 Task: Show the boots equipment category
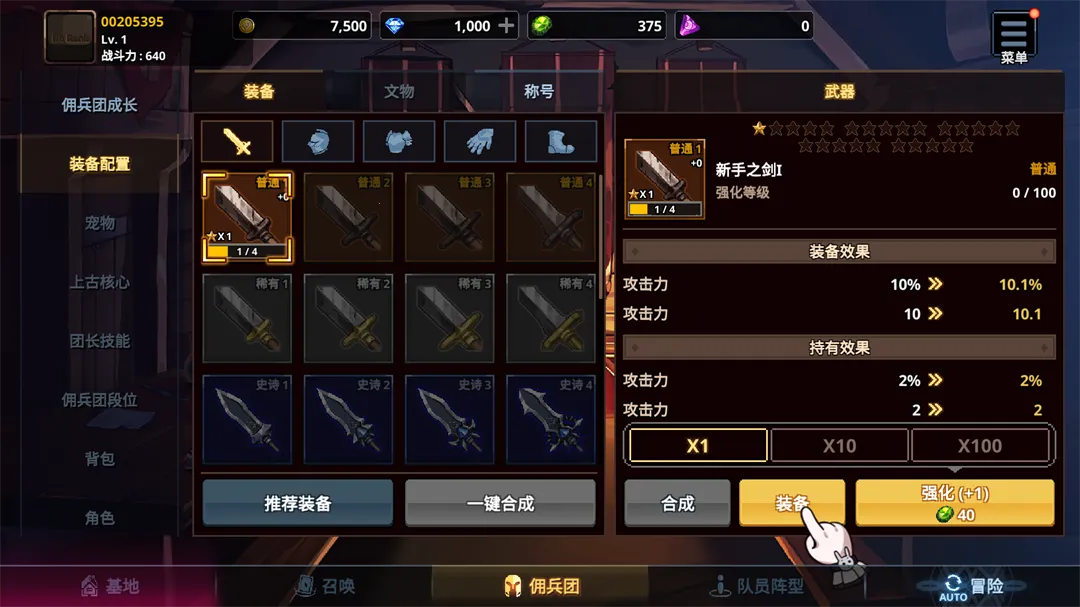[x=561, y=142]
